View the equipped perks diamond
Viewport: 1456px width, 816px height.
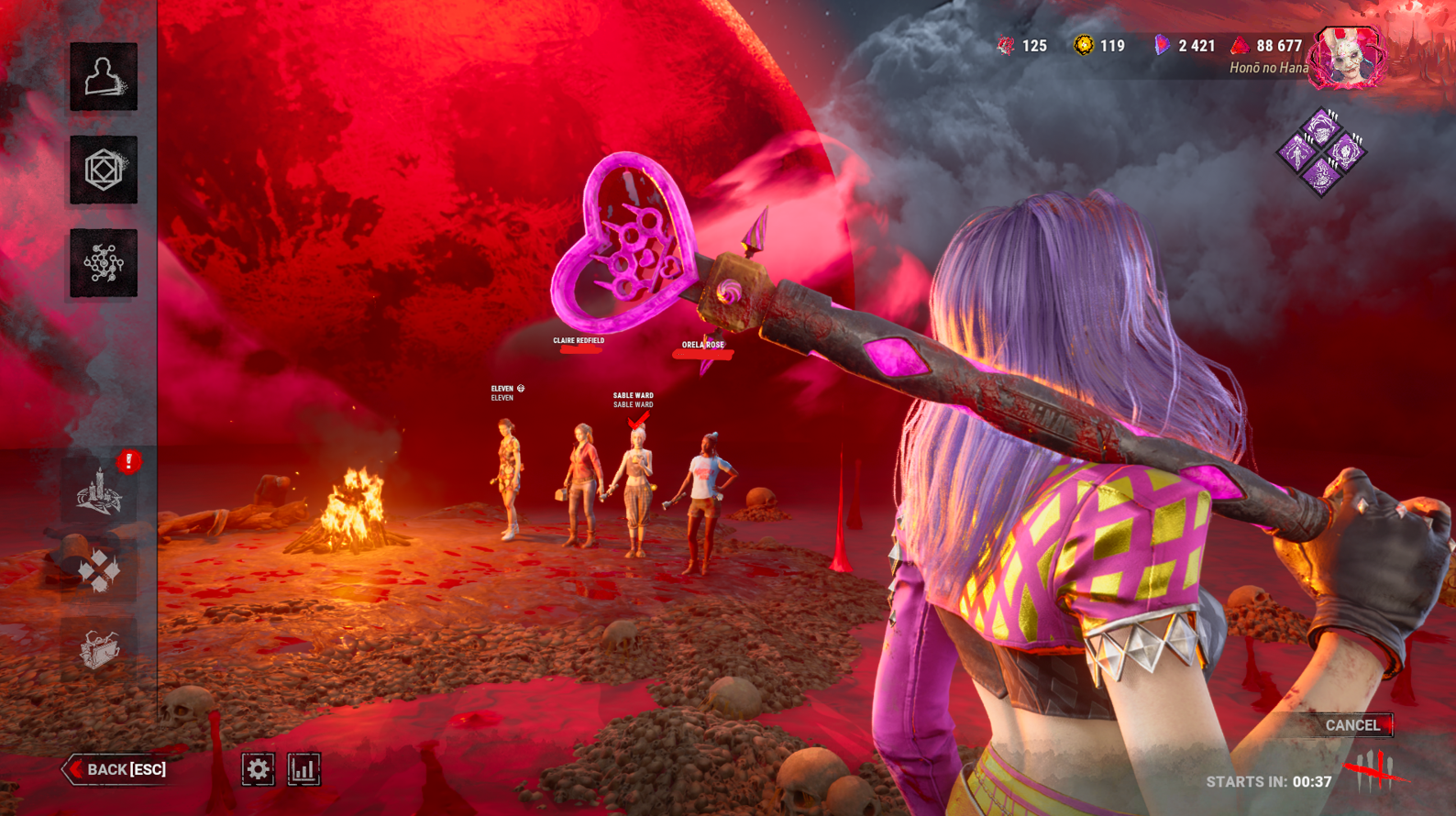pos(1321,152)
